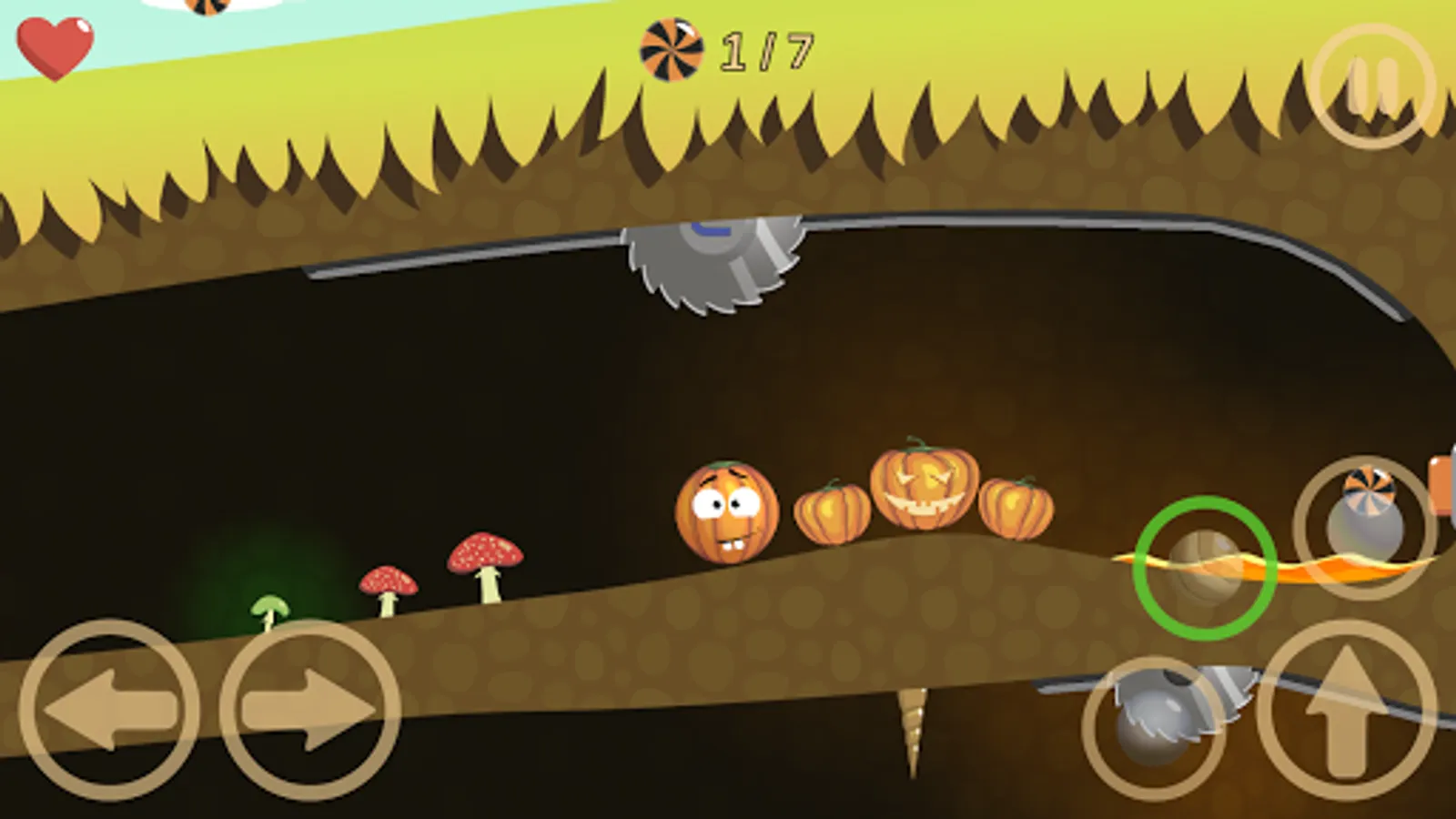This screenshot has width=1456, height=819.
Task: Tap the candy icon next to the 1/7 counter
Action: coord(671,52)
